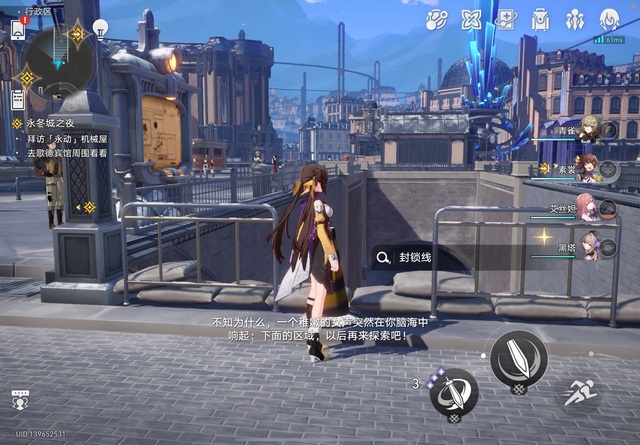Open the backpack inventory
This screenshot has height=445, width=640.
pos(541,19)
